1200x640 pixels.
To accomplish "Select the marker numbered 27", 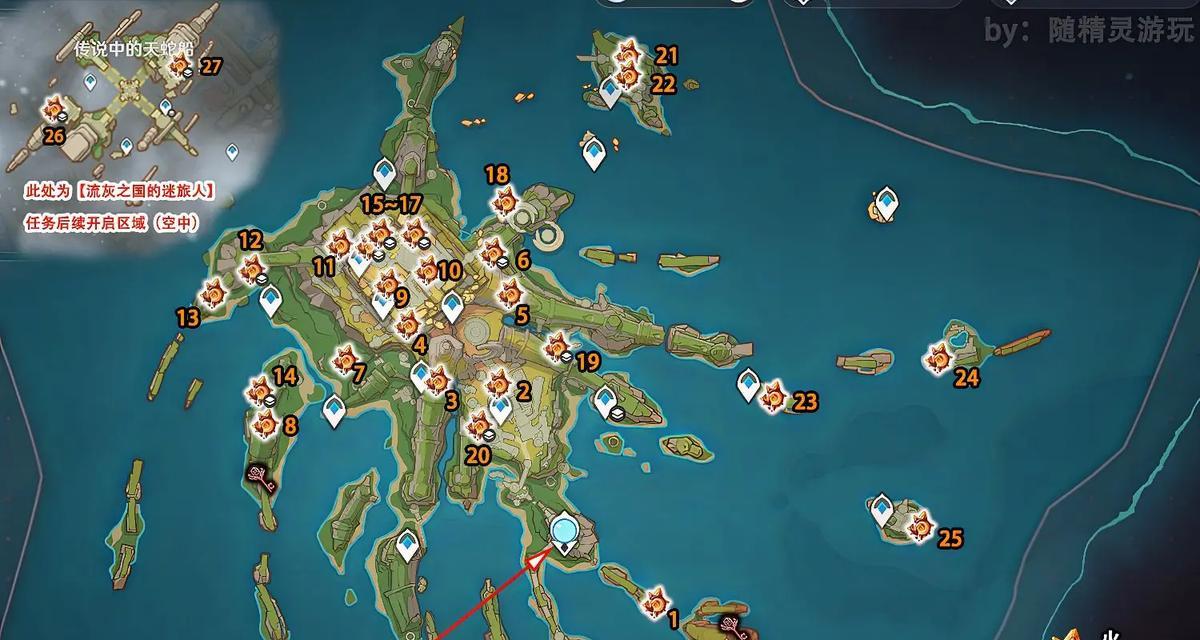I will click(180, 67).
